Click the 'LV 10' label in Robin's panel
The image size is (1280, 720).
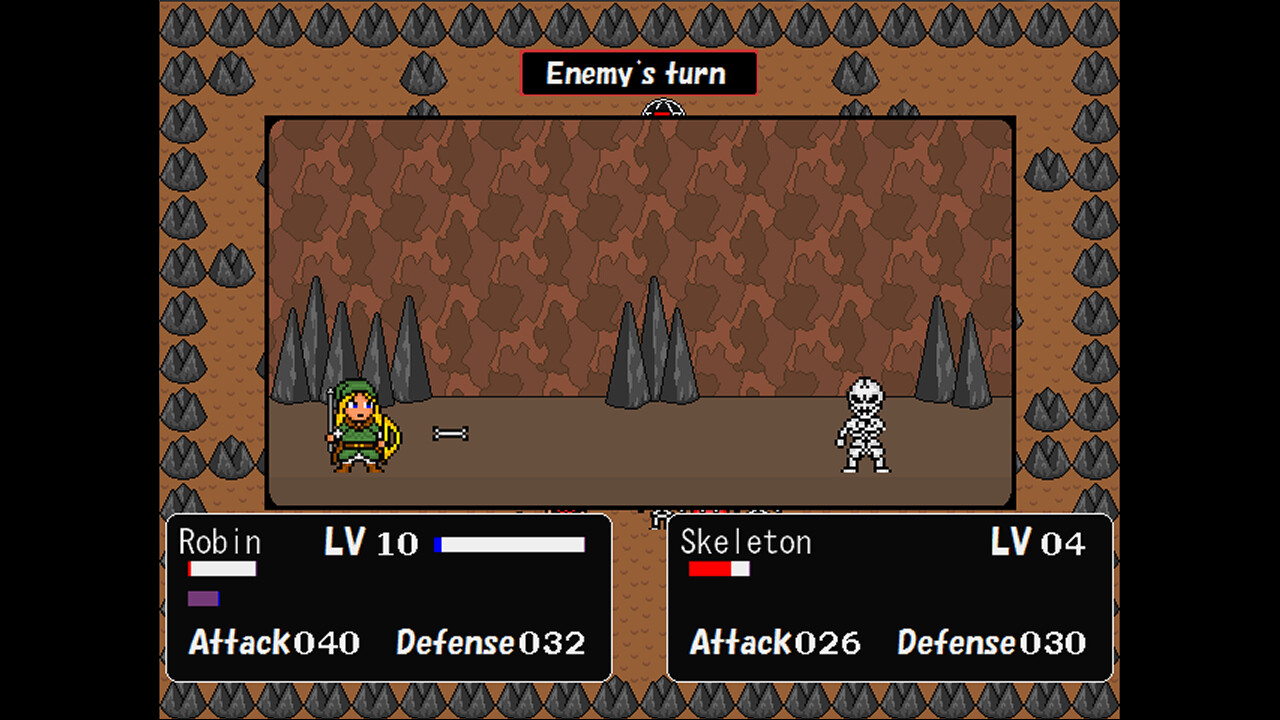point(370,543)
